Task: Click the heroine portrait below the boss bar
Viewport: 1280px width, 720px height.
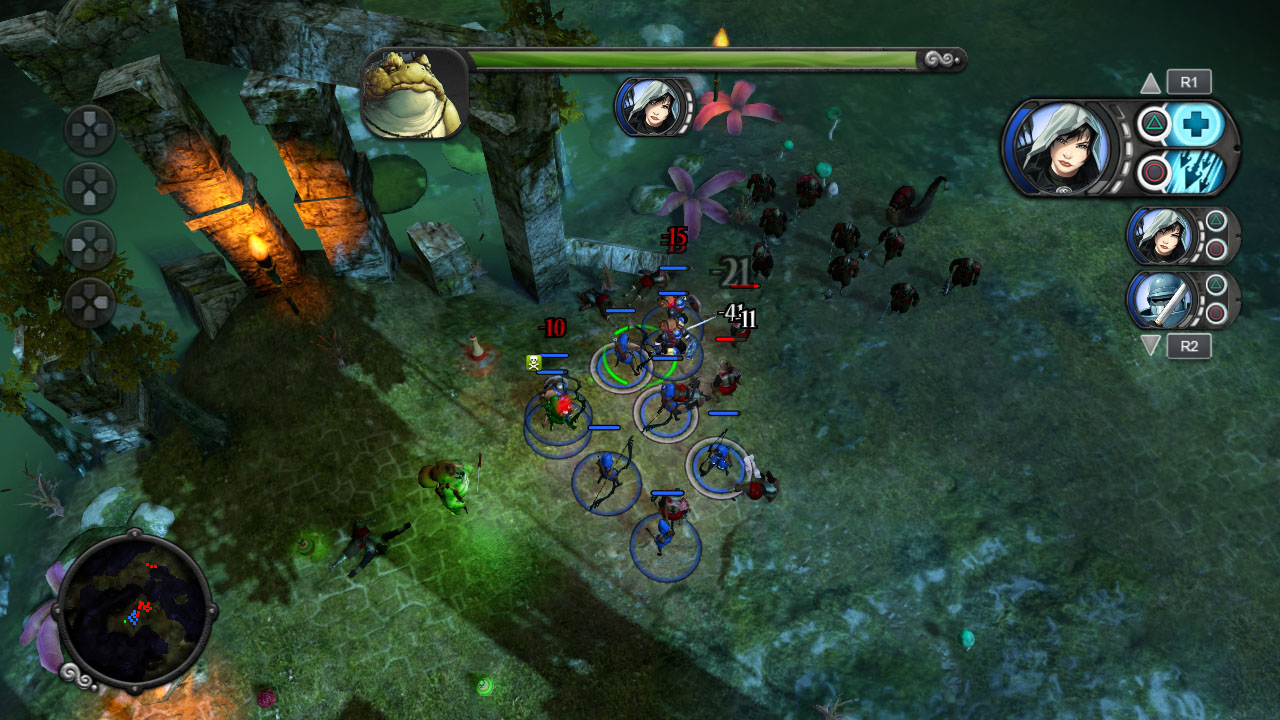Action: click(651, 106)
